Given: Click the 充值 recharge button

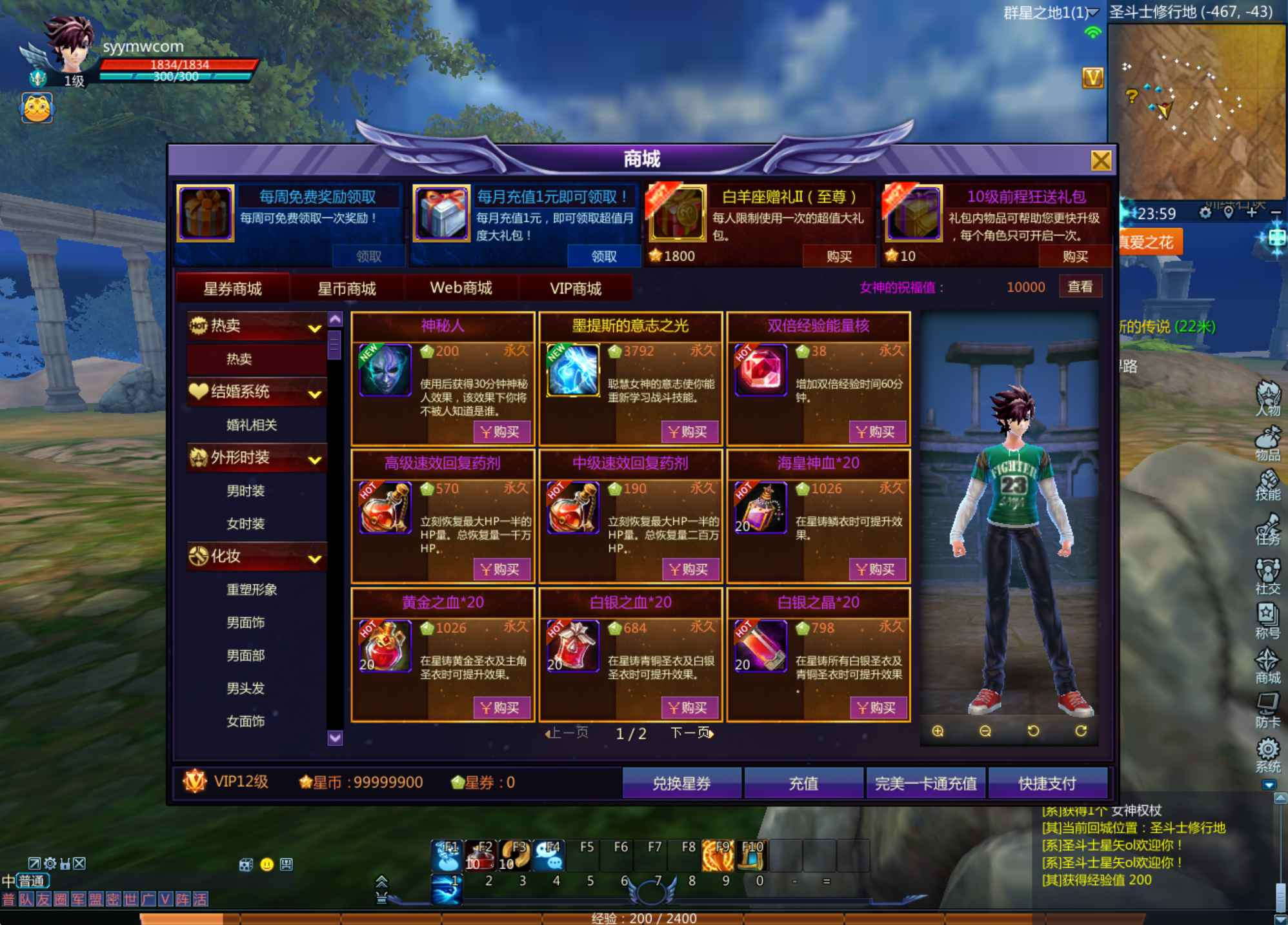Looking at the screenshot, I should (x=805, y=783).
